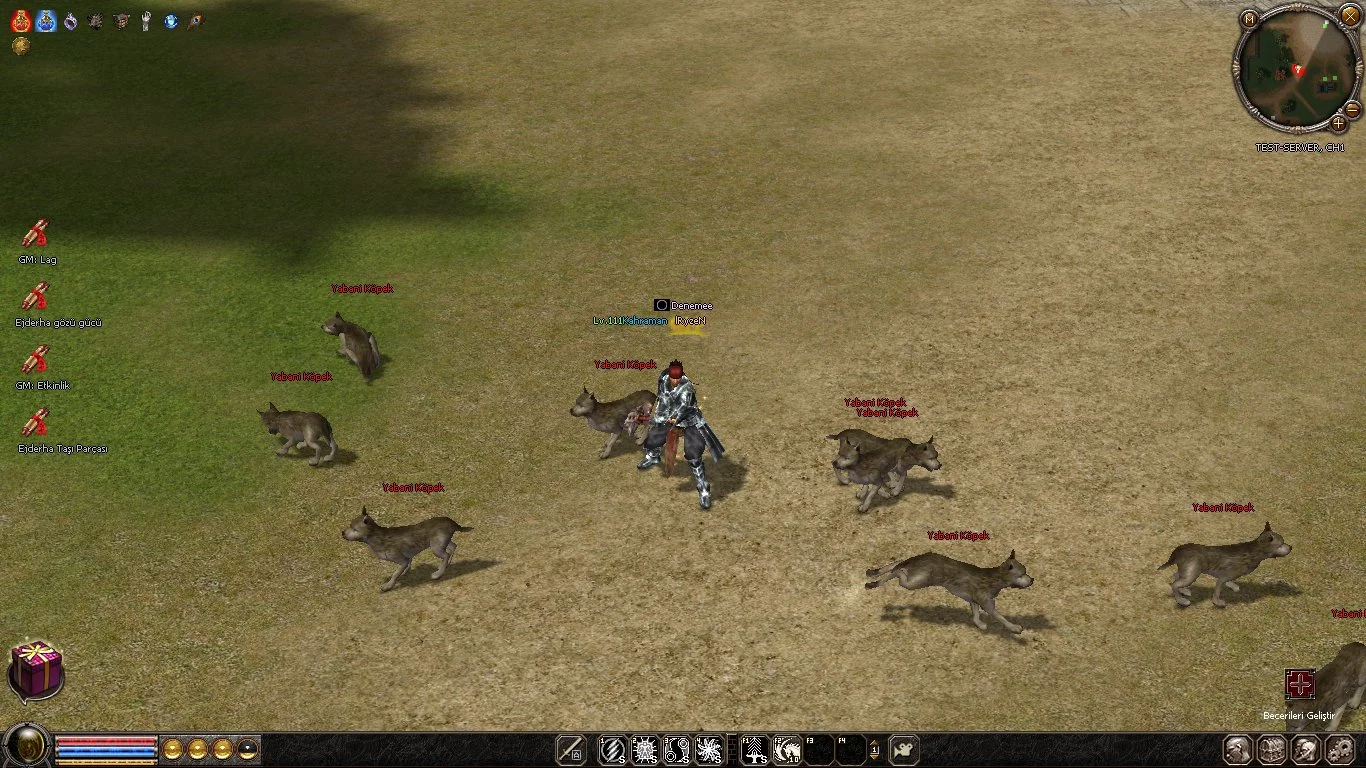Toggle the sword attack mode button

pyautogui.click(x=570, y=749)
